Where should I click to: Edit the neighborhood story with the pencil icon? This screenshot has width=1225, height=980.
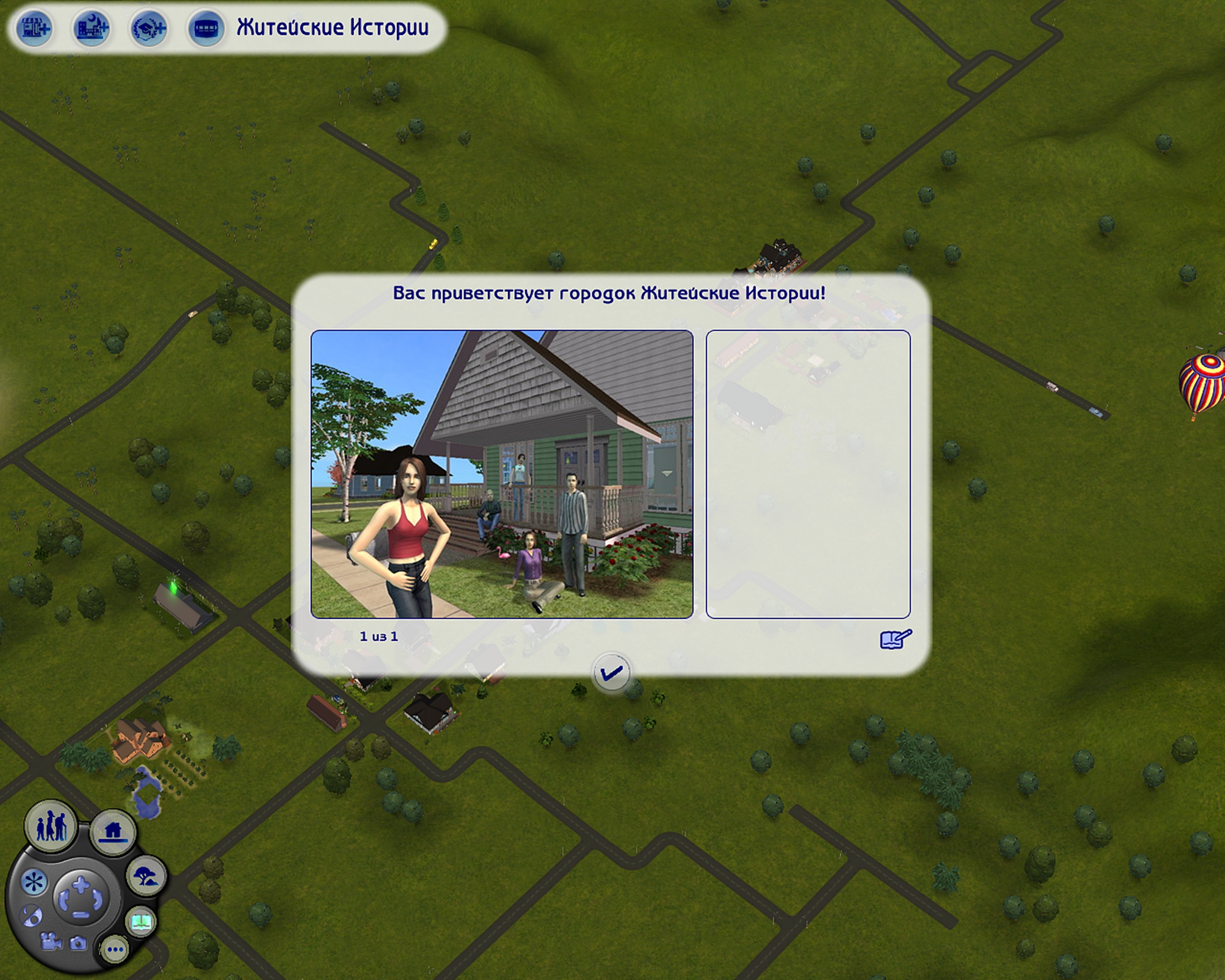(x=895, y=638)
